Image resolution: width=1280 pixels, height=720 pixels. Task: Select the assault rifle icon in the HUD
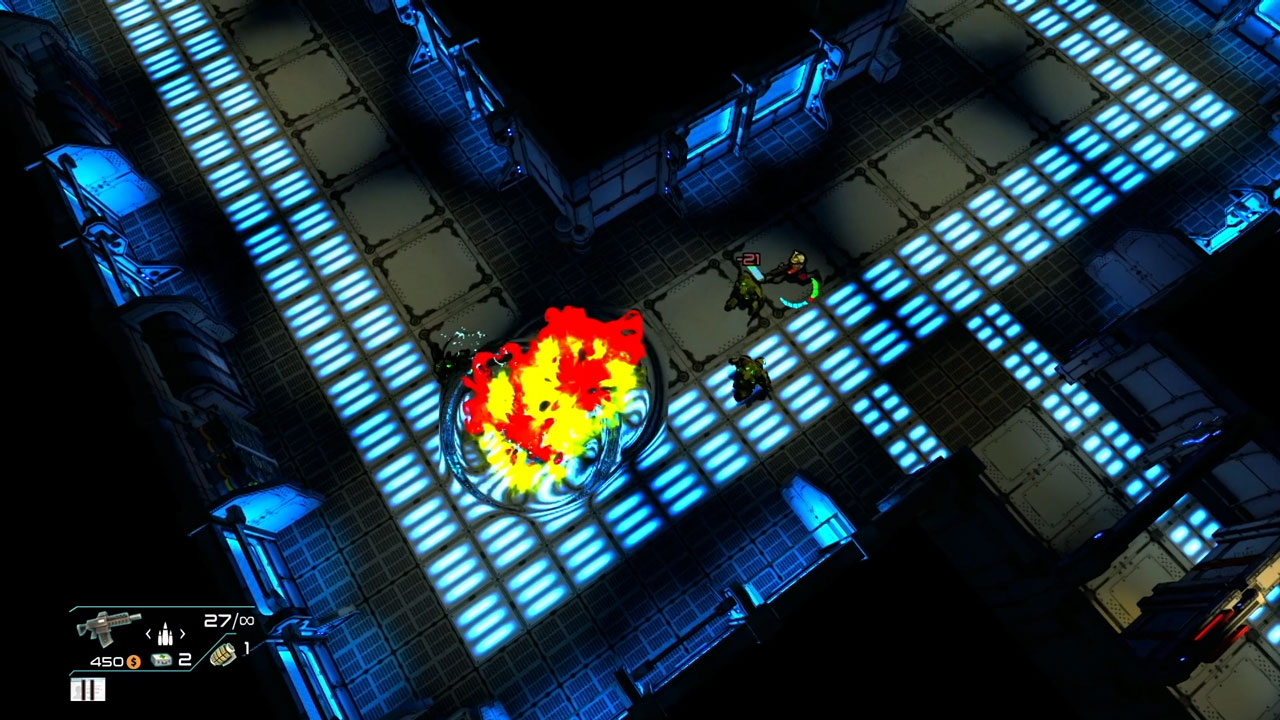point(106,627)
